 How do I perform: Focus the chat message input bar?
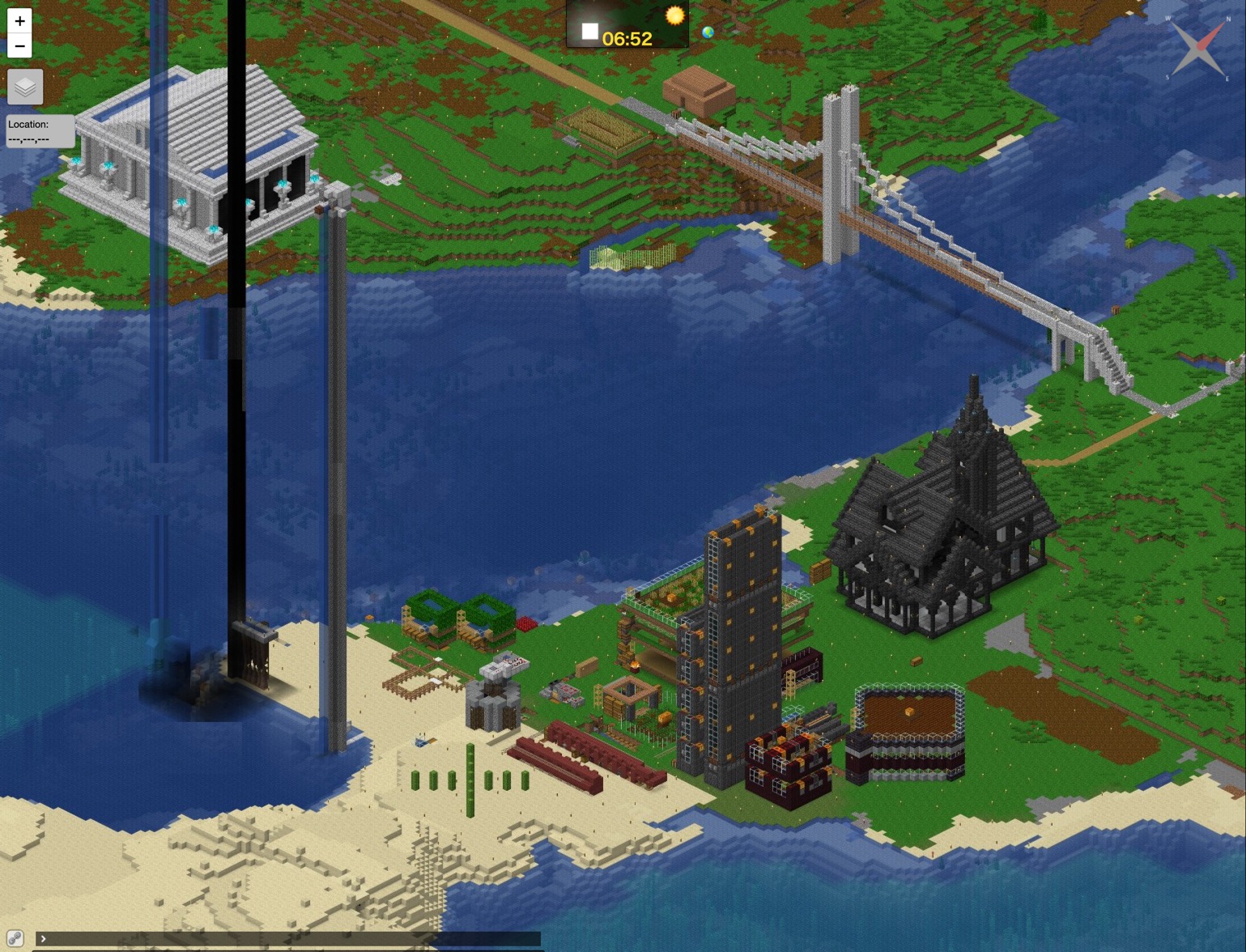coord(291,938)
